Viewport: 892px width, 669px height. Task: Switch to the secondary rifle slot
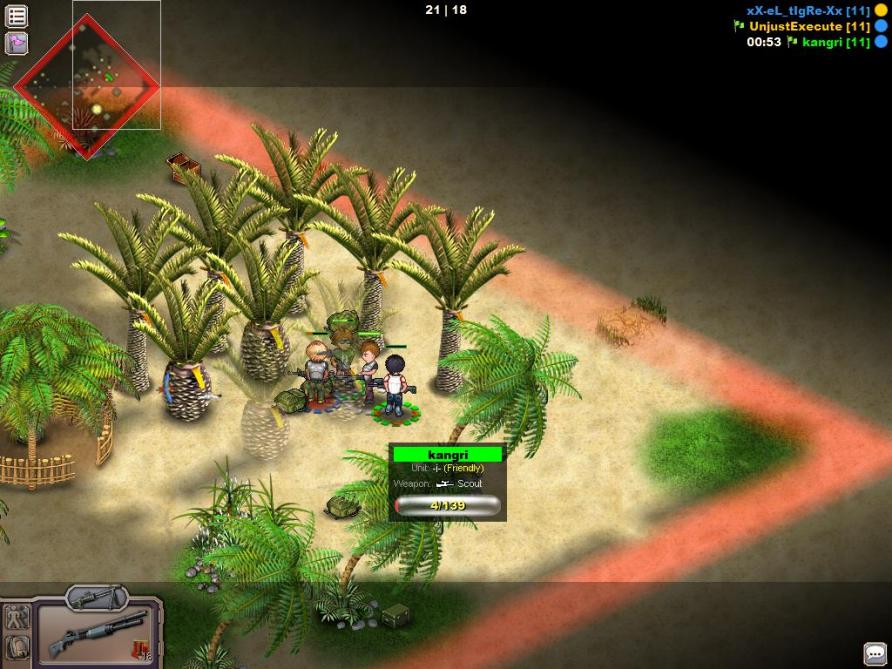[98, 598]
